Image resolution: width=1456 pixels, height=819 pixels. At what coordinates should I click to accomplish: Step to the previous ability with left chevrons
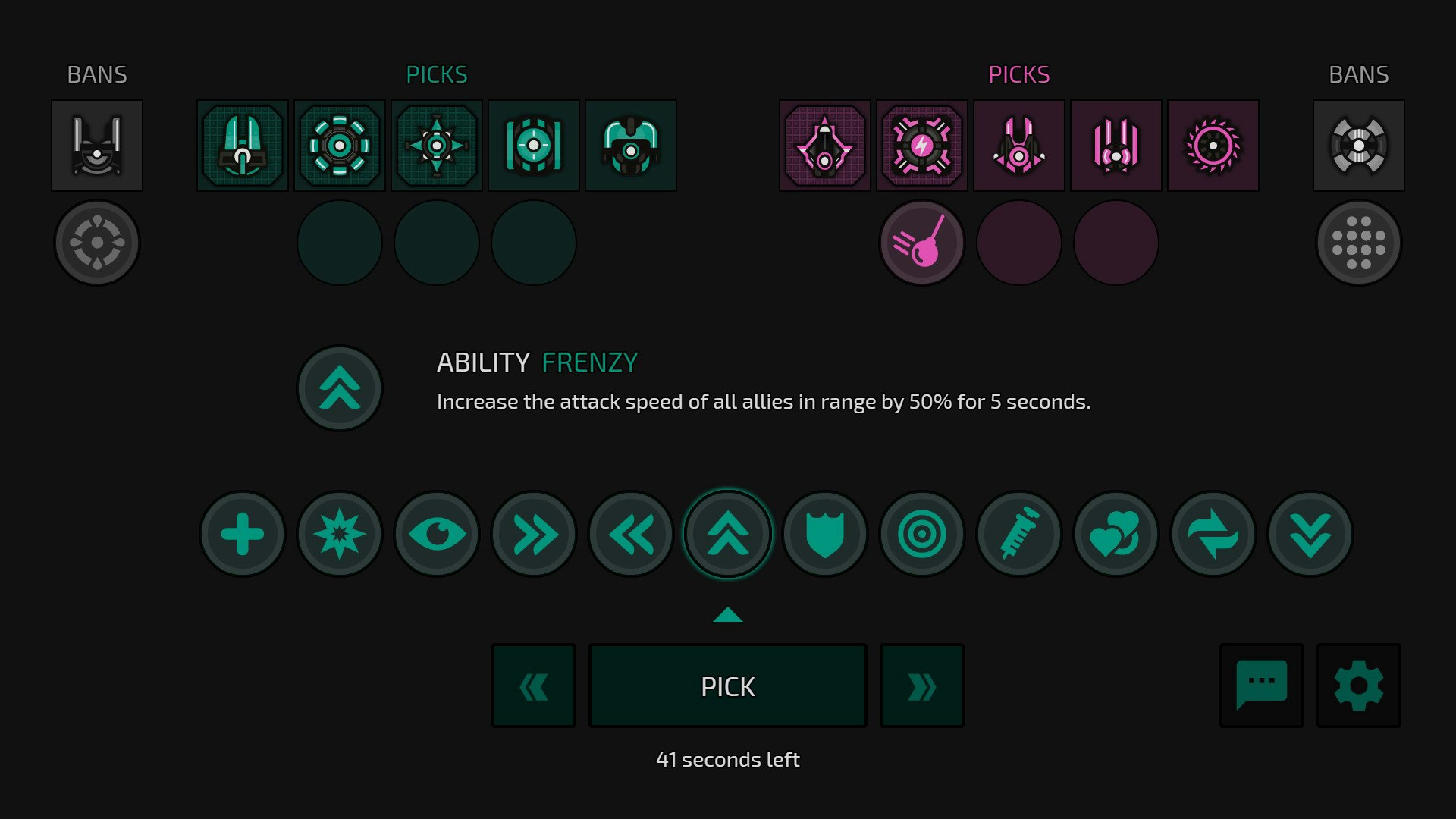click(533, 685)
